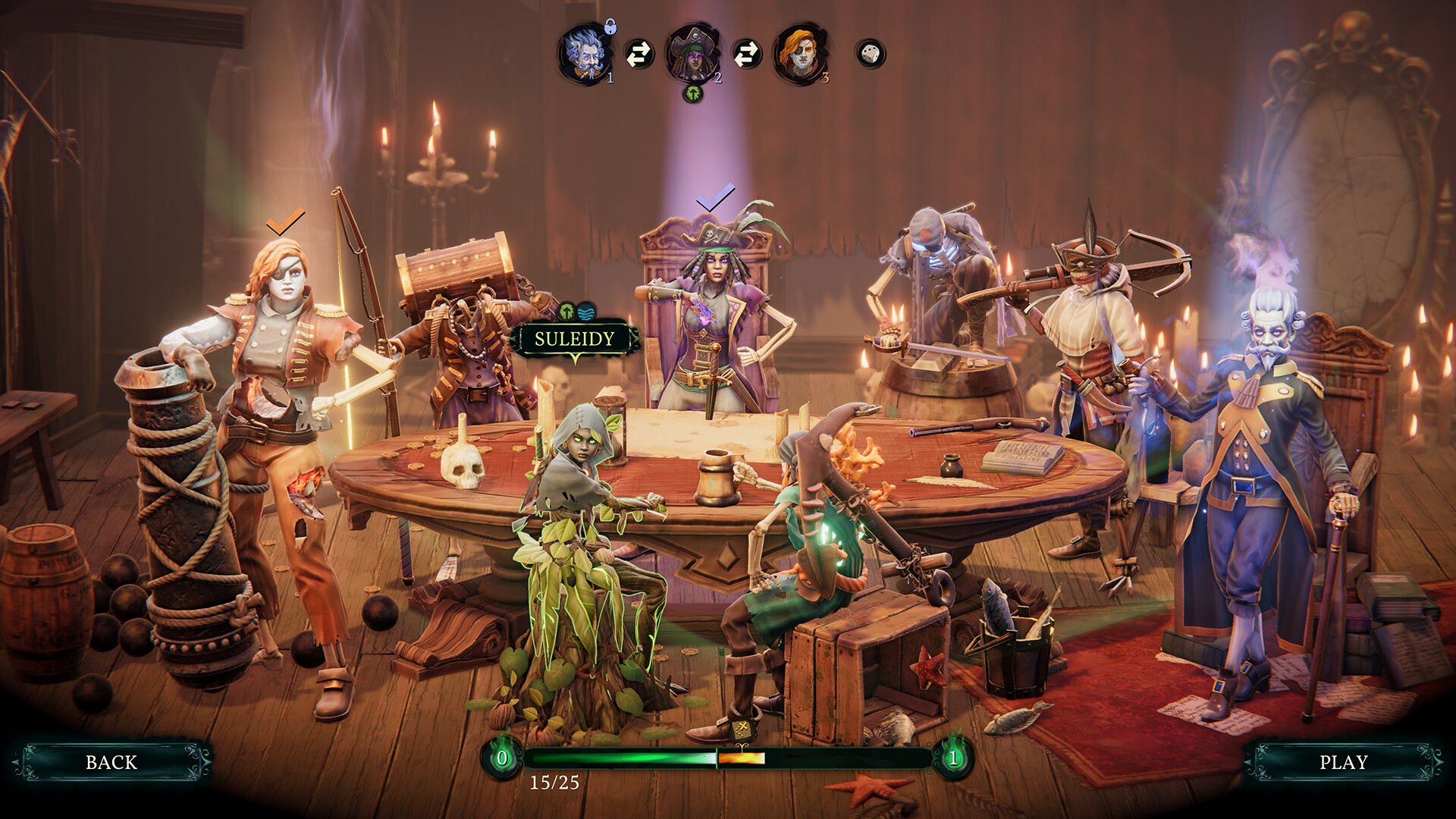
Task: Click swap arrows between portraits 1 and 2
Action: pyautogui.click(x=639, y=53)
